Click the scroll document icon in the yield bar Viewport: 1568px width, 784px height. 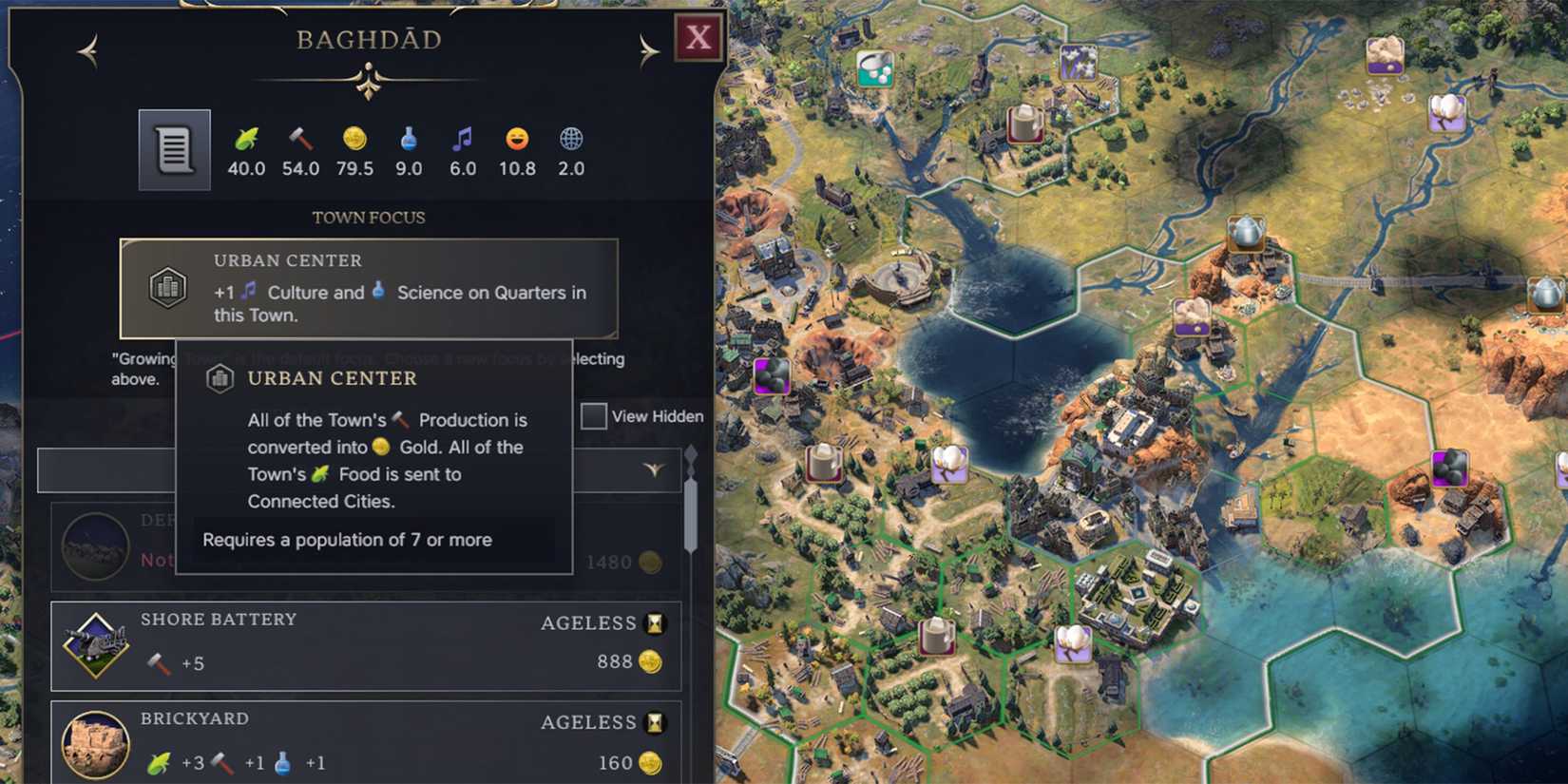coord(173,148)
